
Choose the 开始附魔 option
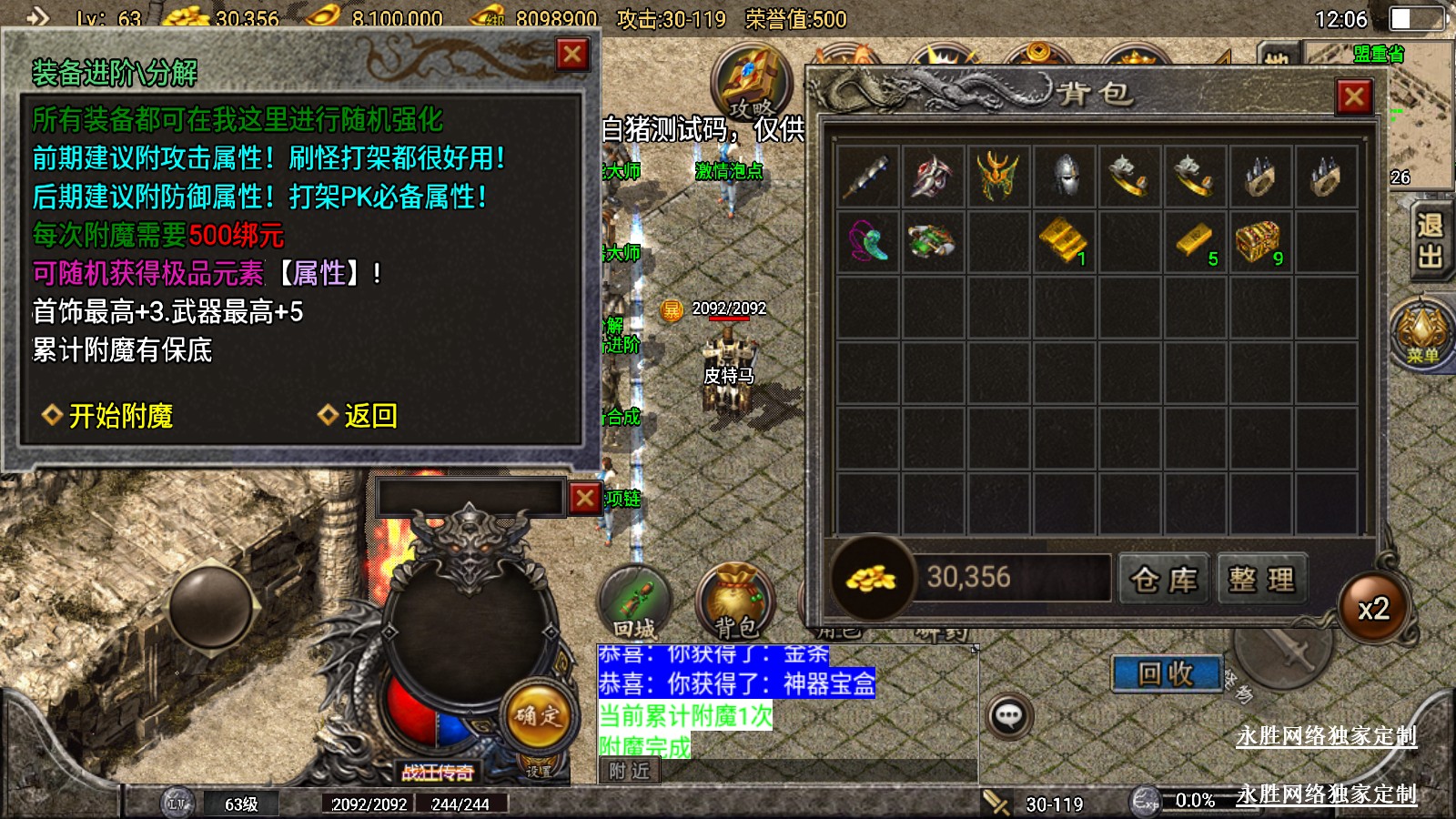(120, 416)
